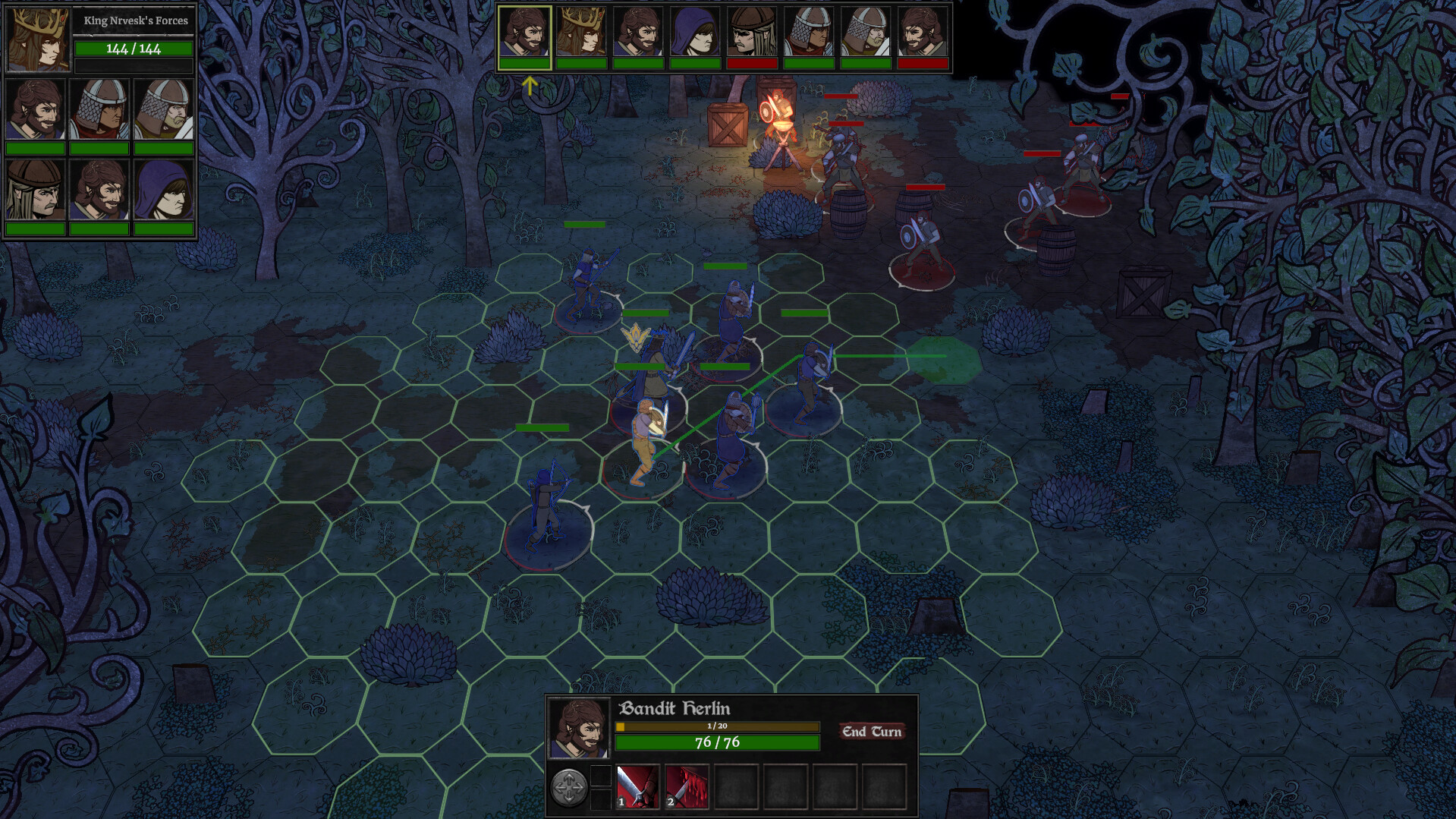Image resolution: width=1456 pixels, height=819 pixels.
Task: End the current turn
Action: point(871,732)
